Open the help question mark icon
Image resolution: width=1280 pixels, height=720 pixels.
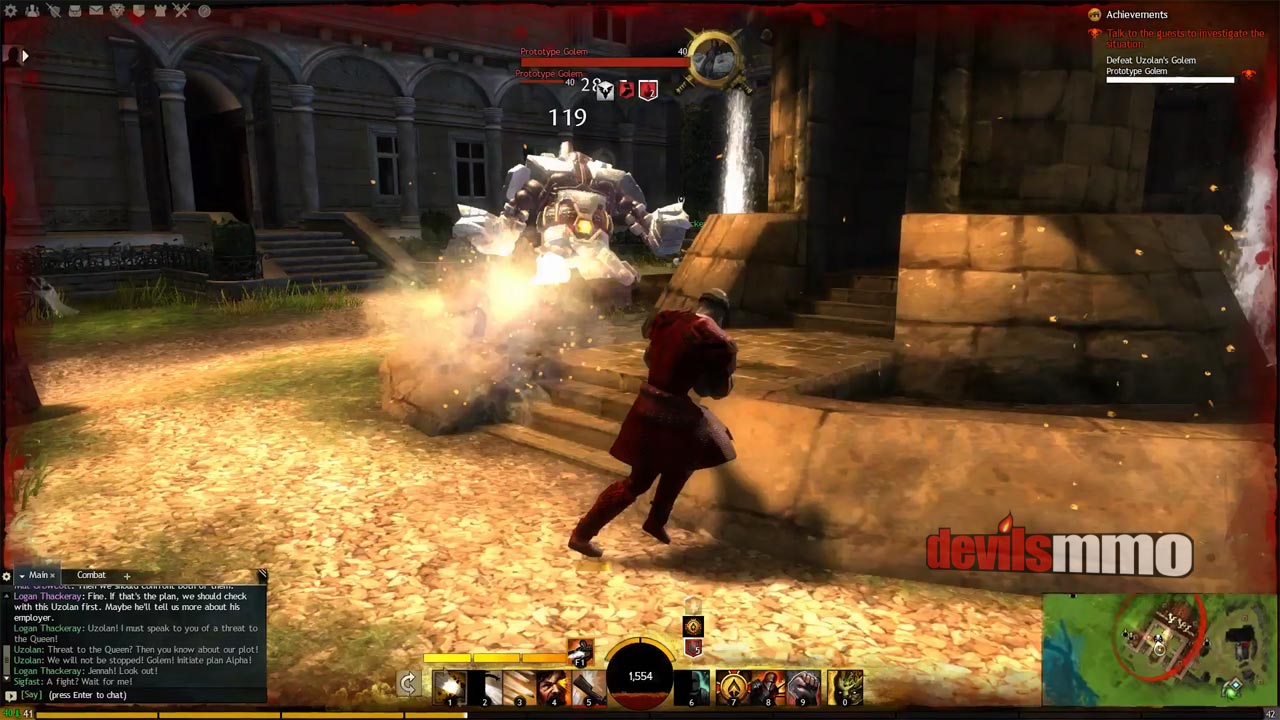pyautogui.click(x=204, y=11)
